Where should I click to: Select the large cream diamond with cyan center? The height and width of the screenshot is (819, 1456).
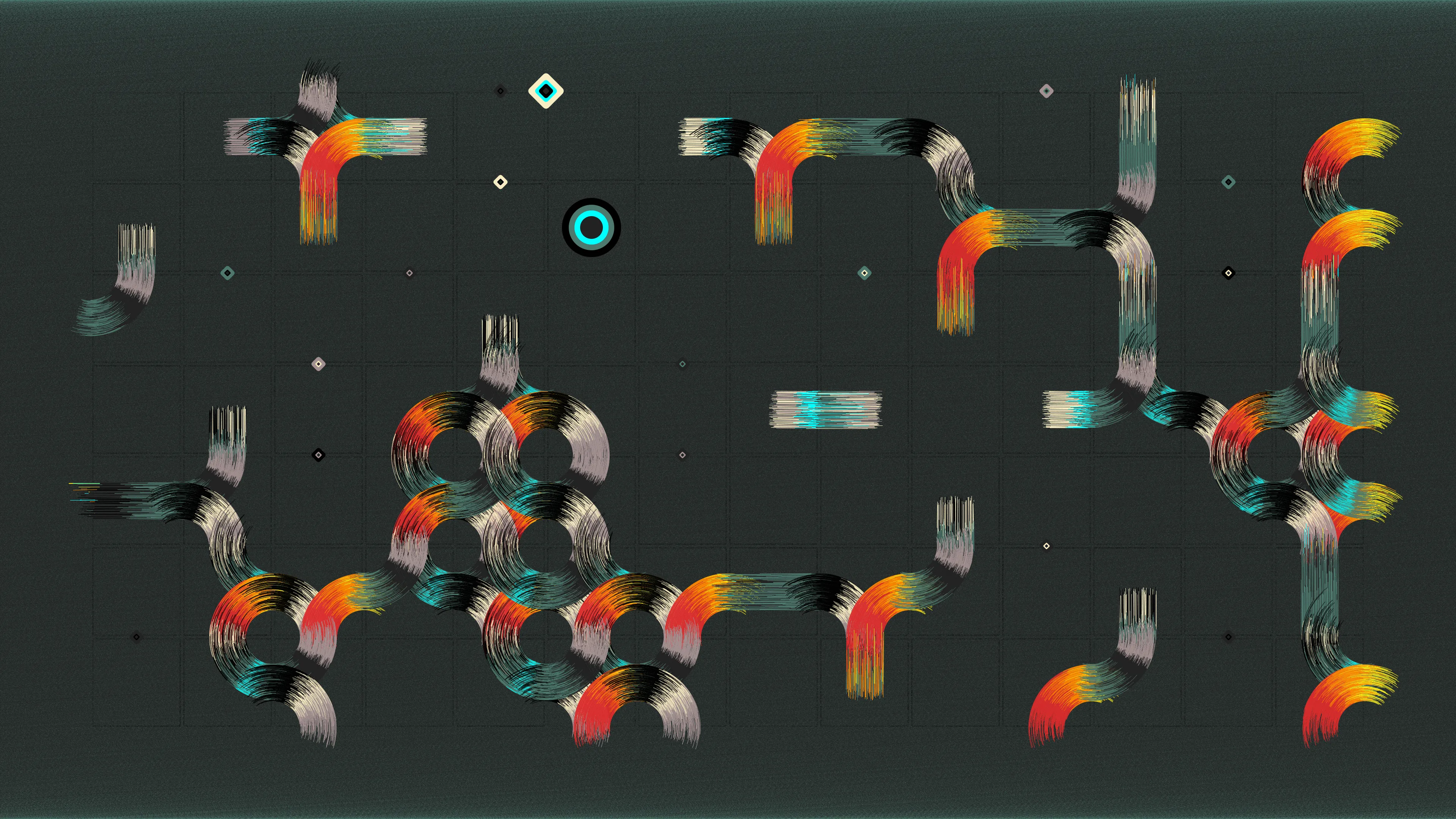[546, 91]
